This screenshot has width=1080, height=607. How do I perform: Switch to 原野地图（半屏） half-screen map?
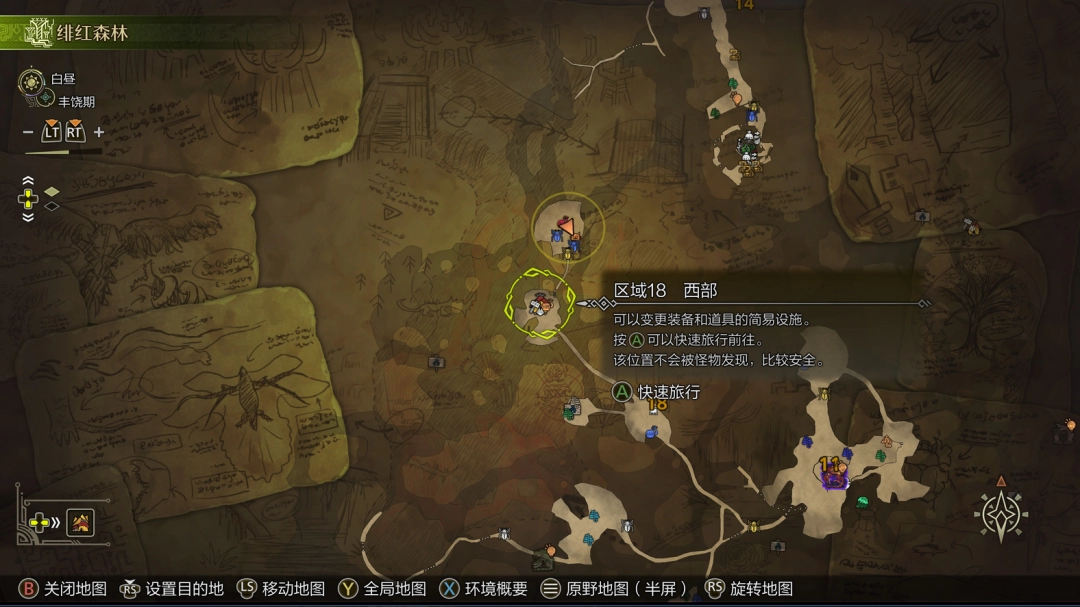coord(614,589)
